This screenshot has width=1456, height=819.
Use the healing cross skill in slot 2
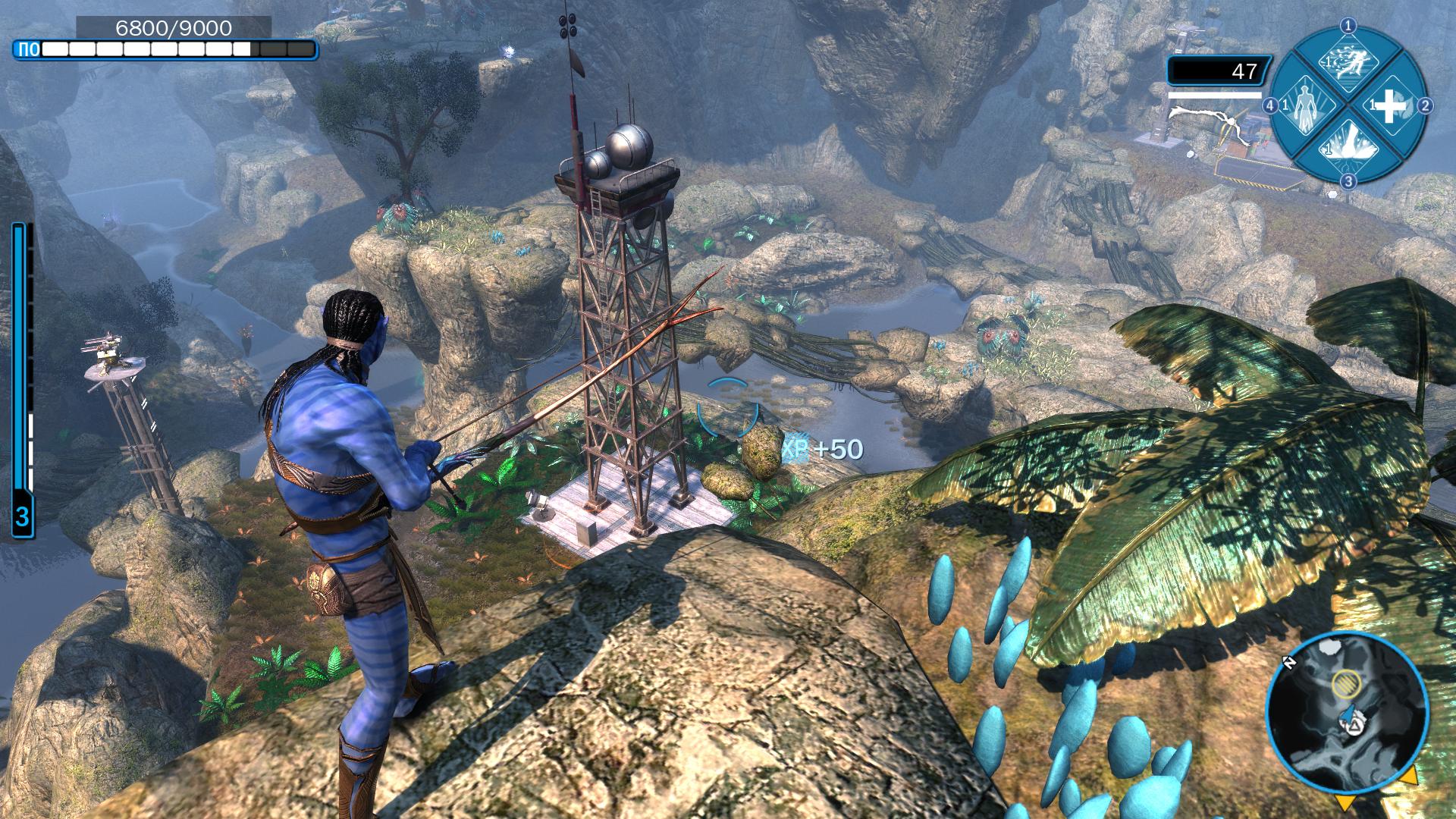[1390, 107]
